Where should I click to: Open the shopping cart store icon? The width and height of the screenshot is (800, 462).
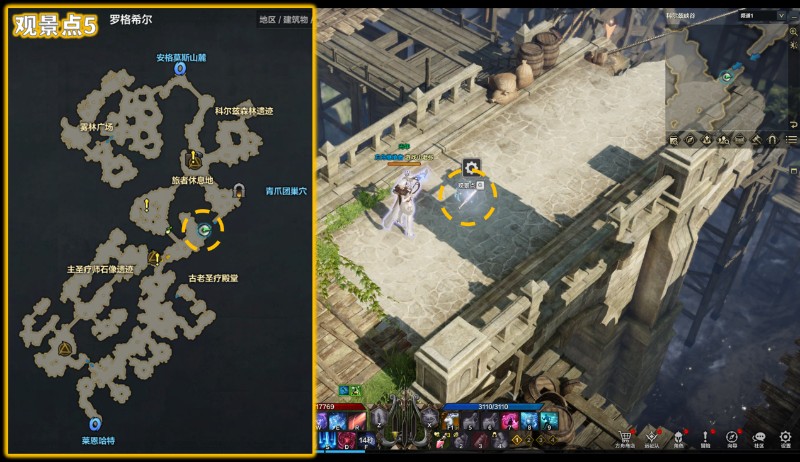pos(626,437)
